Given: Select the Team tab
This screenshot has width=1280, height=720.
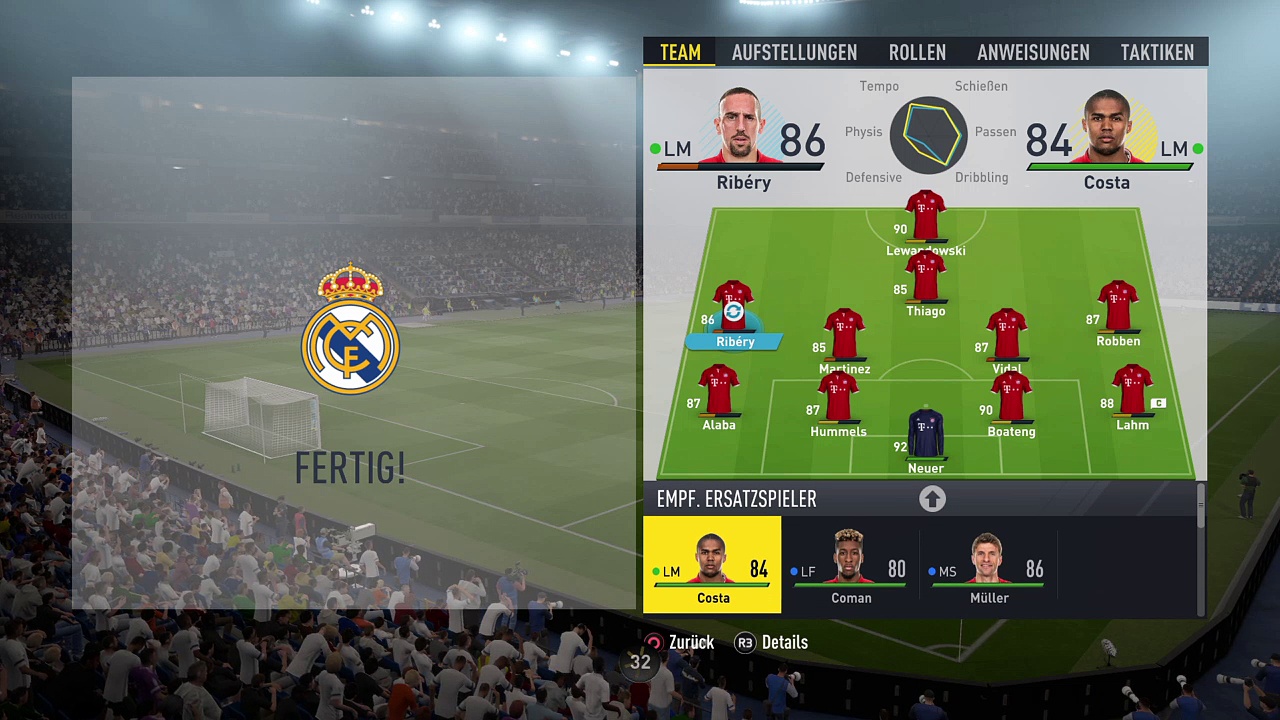Looking at the screenshot, I should (x=680, y=52).
